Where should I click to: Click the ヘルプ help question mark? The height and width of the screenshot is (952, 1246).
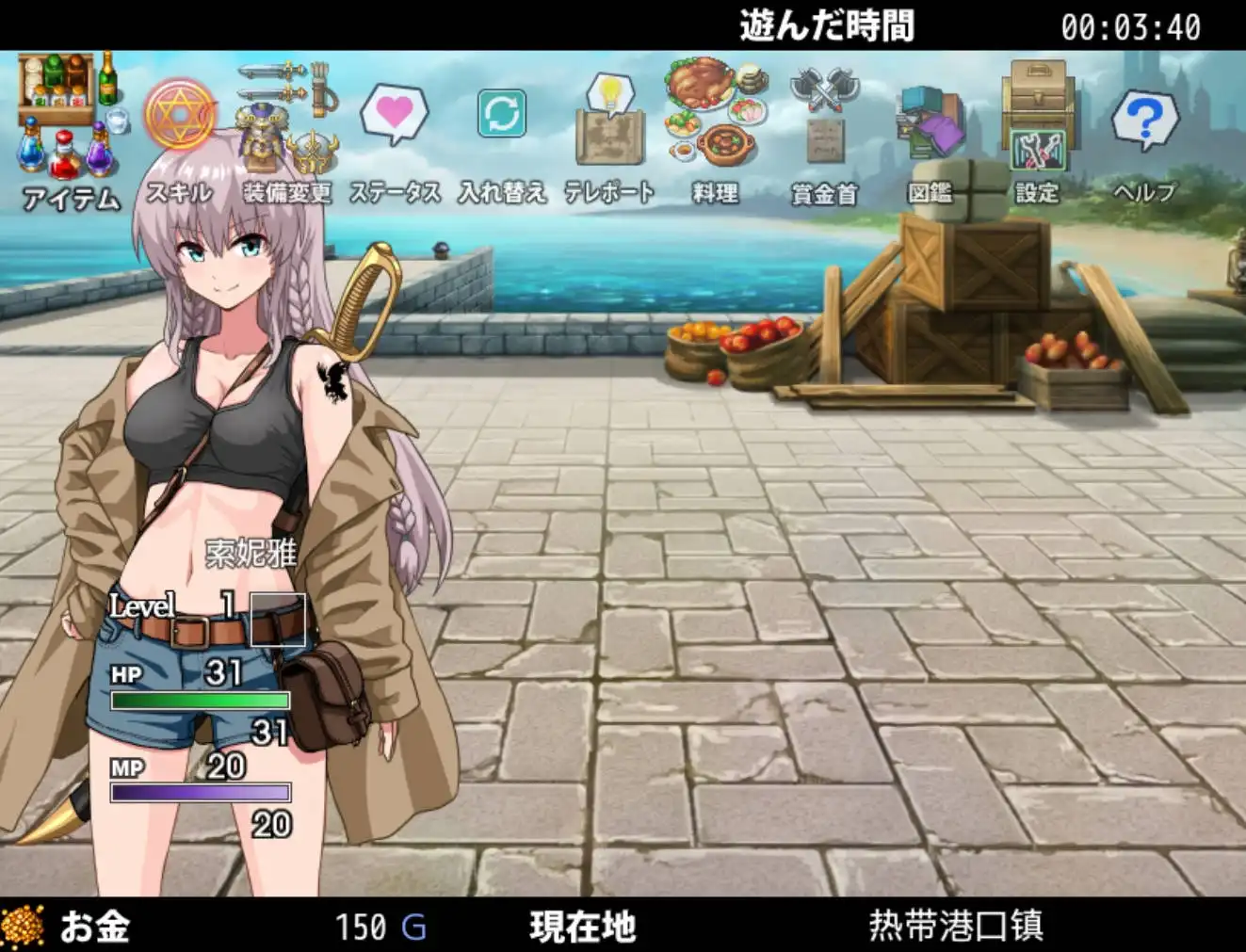(x=1144, y=118)
